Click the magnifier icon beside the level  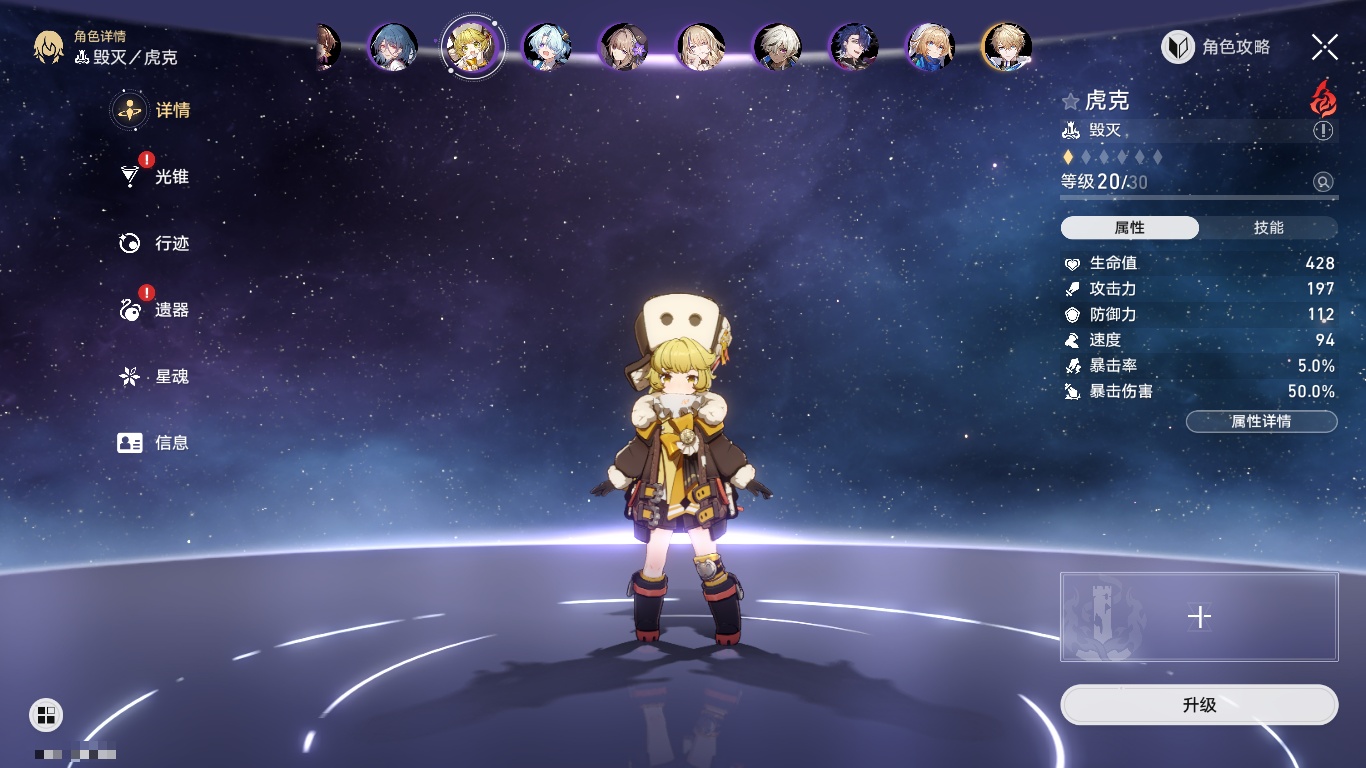[x=1323, y=182]
